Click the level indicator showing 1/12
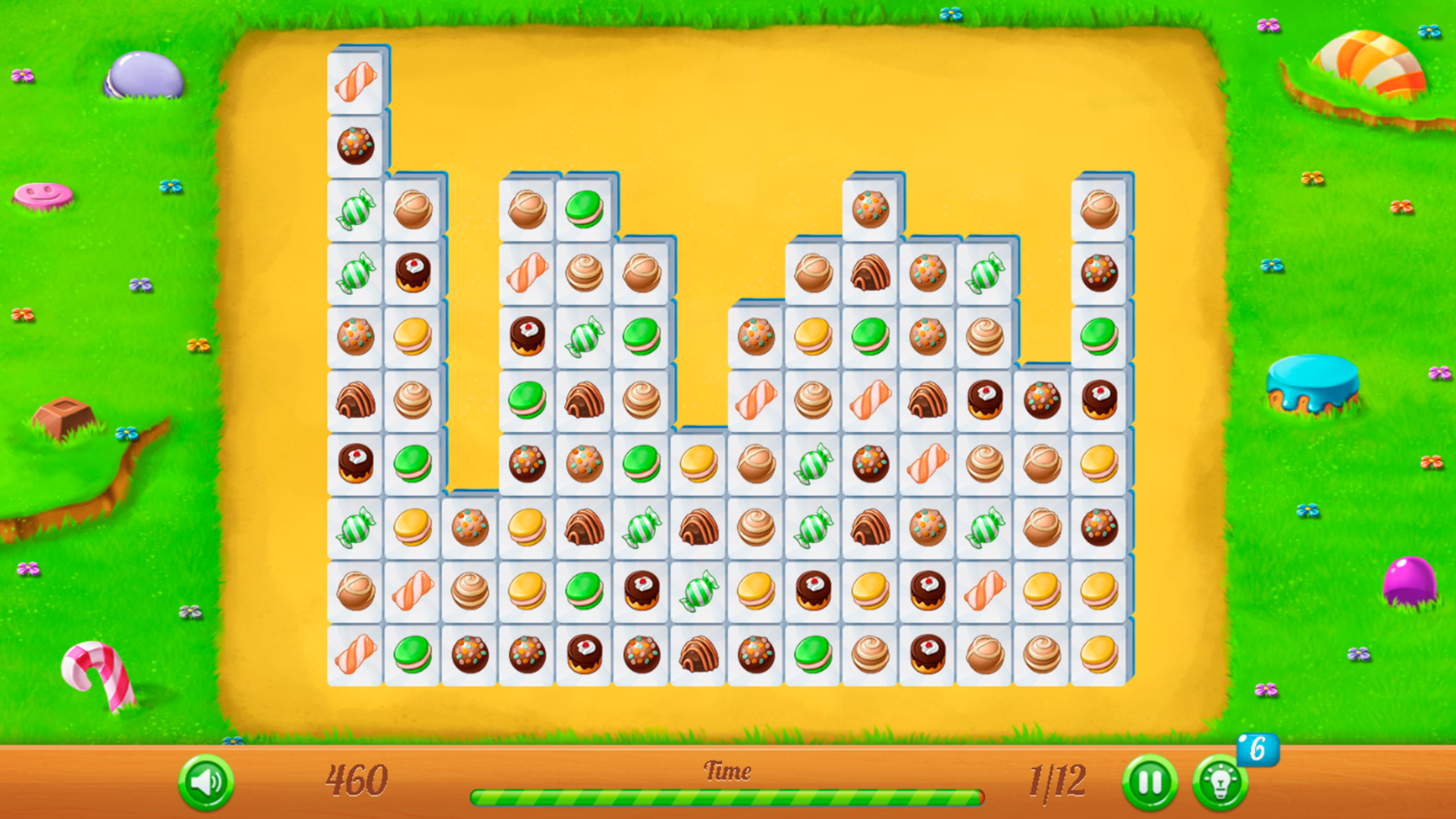1456x819 pixels. coord(1059,783)
